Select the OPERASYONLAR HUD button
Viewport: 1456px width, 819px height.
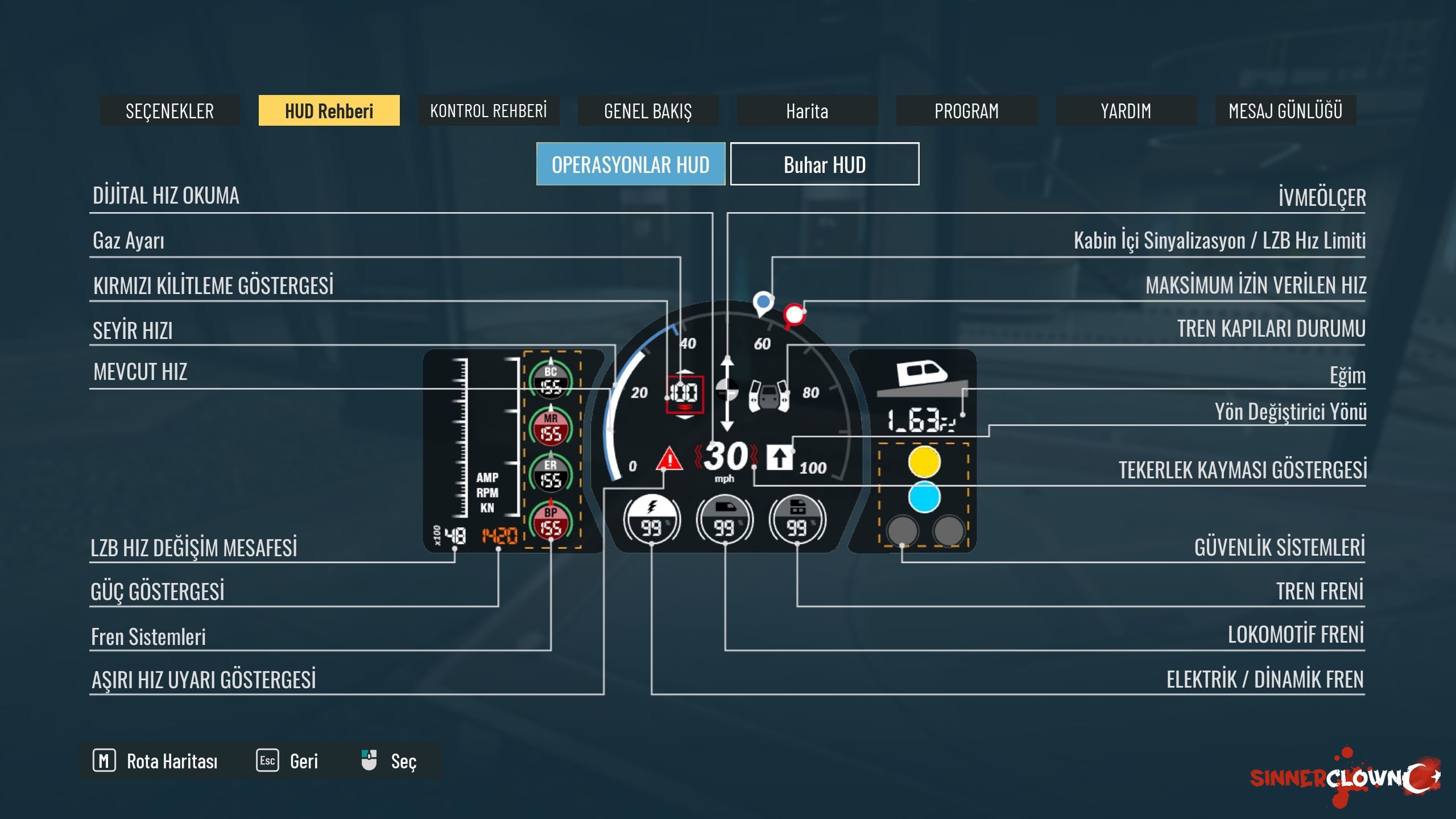[x=631, y=164]
